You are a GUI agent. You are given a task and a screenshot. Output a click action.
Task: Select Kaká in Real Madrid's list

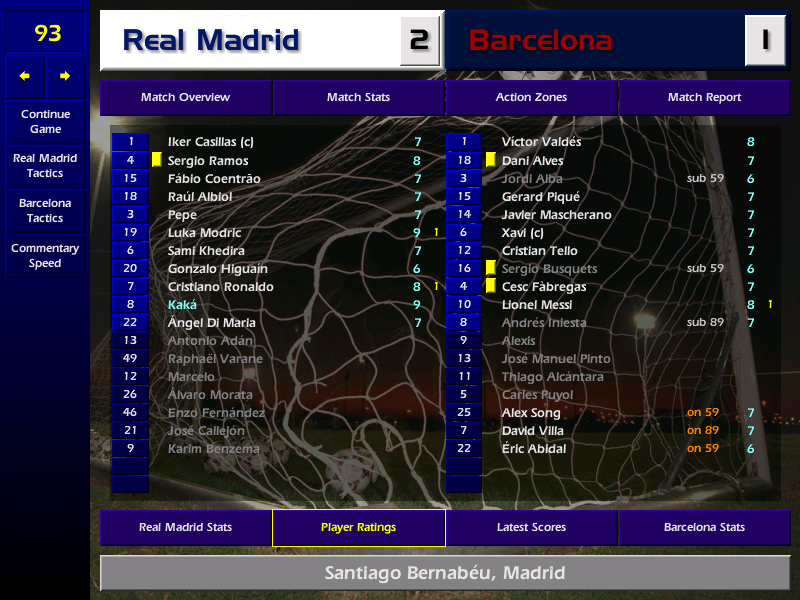(x=183, y=305)
